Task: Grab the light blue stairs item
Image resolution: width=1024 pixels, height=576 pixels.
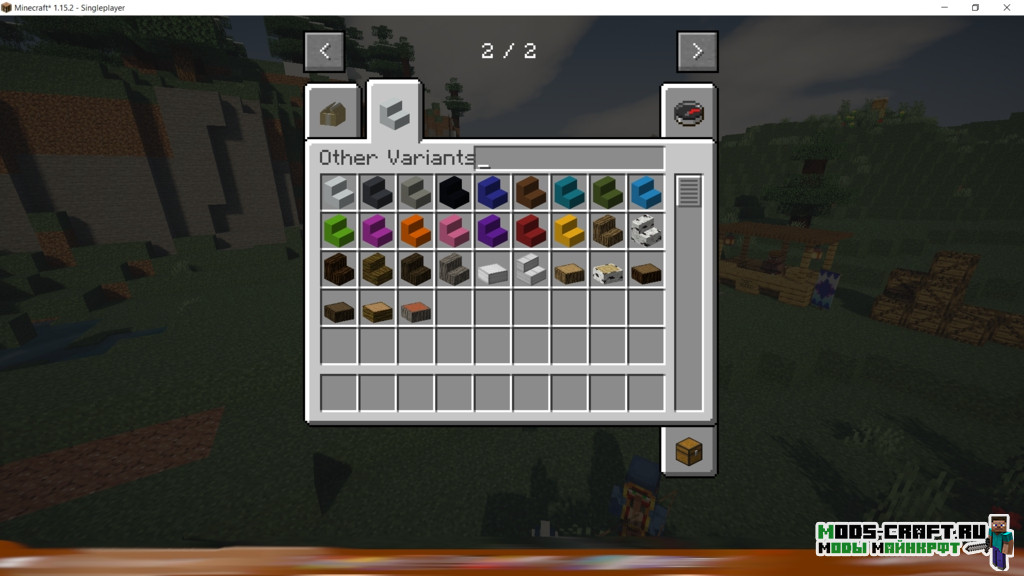Action: tap(646, 192)
